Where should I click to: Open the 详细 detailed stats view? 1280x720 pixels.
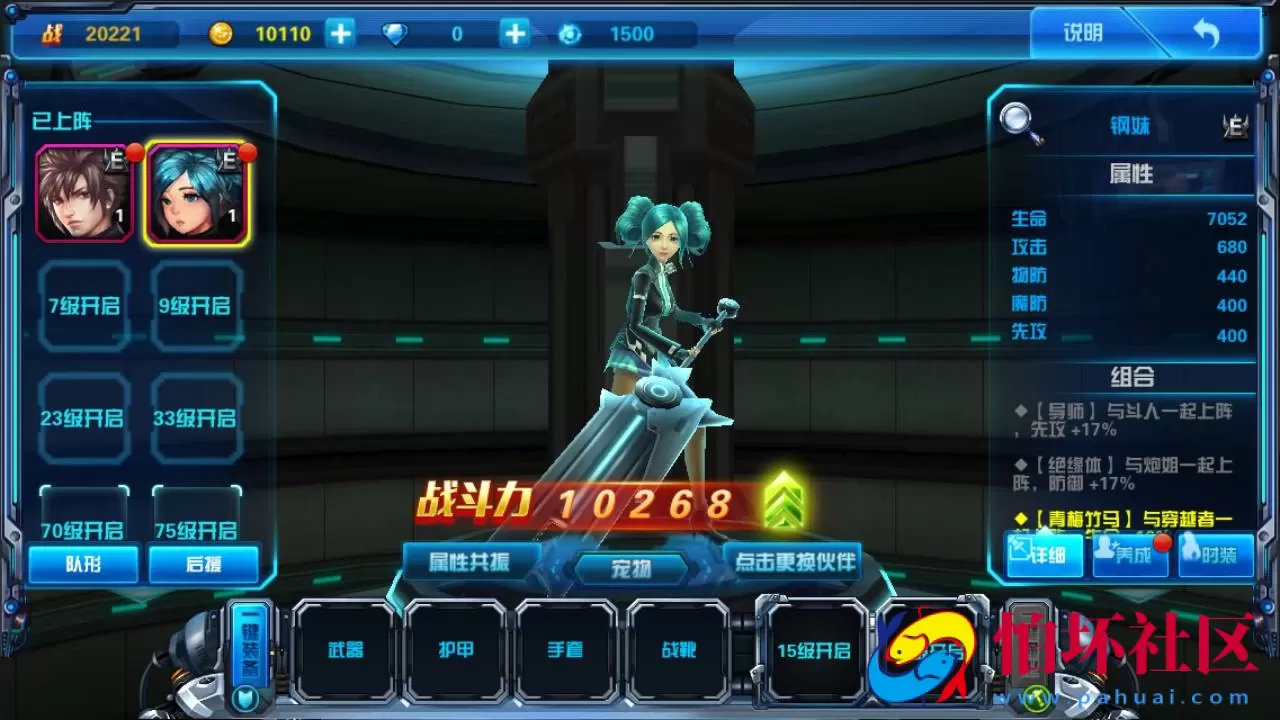click(1044, 557)
